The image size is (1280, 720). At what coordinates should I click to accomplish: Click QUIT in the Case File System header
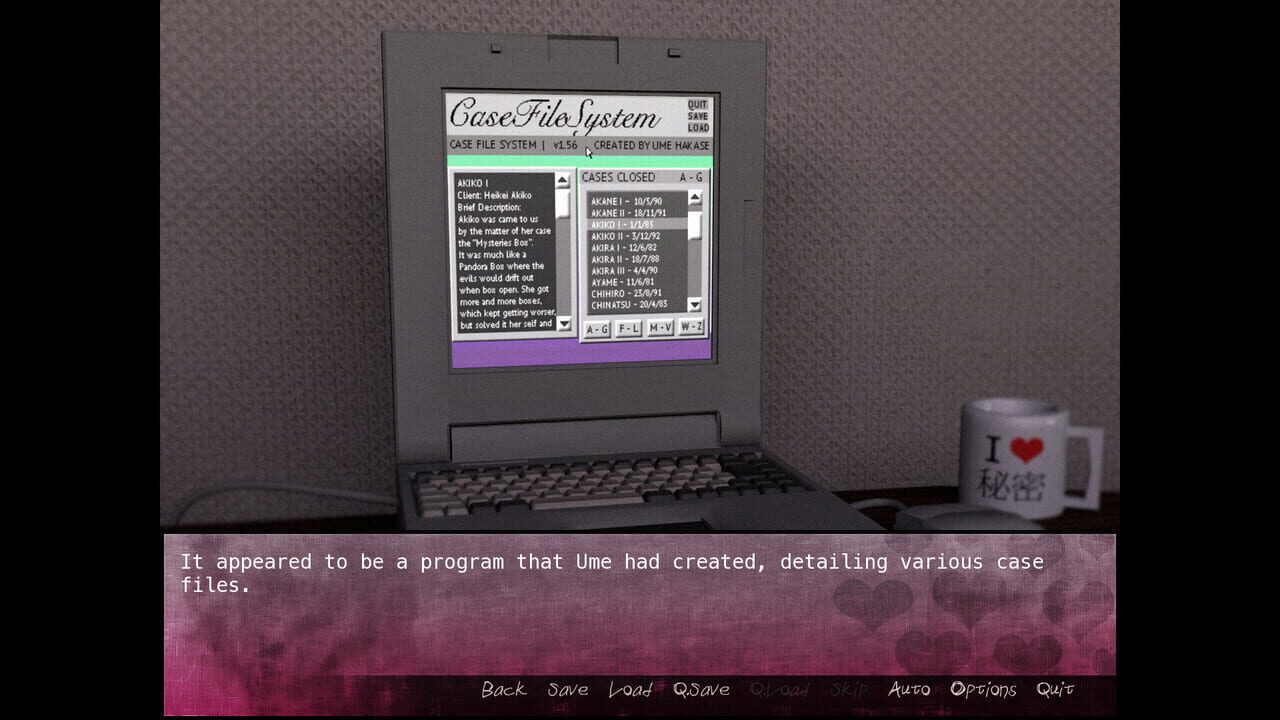pos(697,104)
